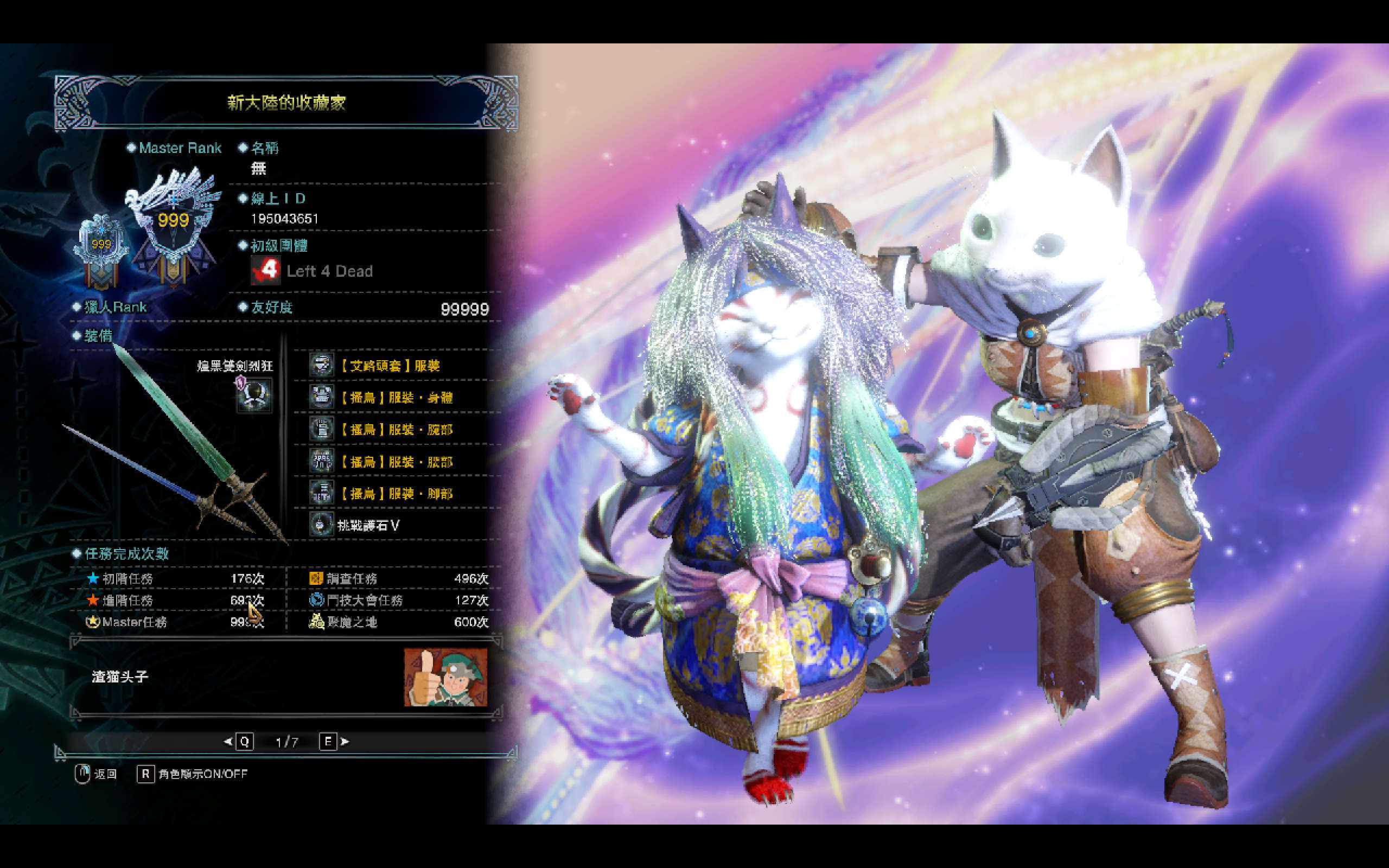Click the Master Rank 999 crest badge
The width and height of the screenshot is (1389, 868).
173,224
